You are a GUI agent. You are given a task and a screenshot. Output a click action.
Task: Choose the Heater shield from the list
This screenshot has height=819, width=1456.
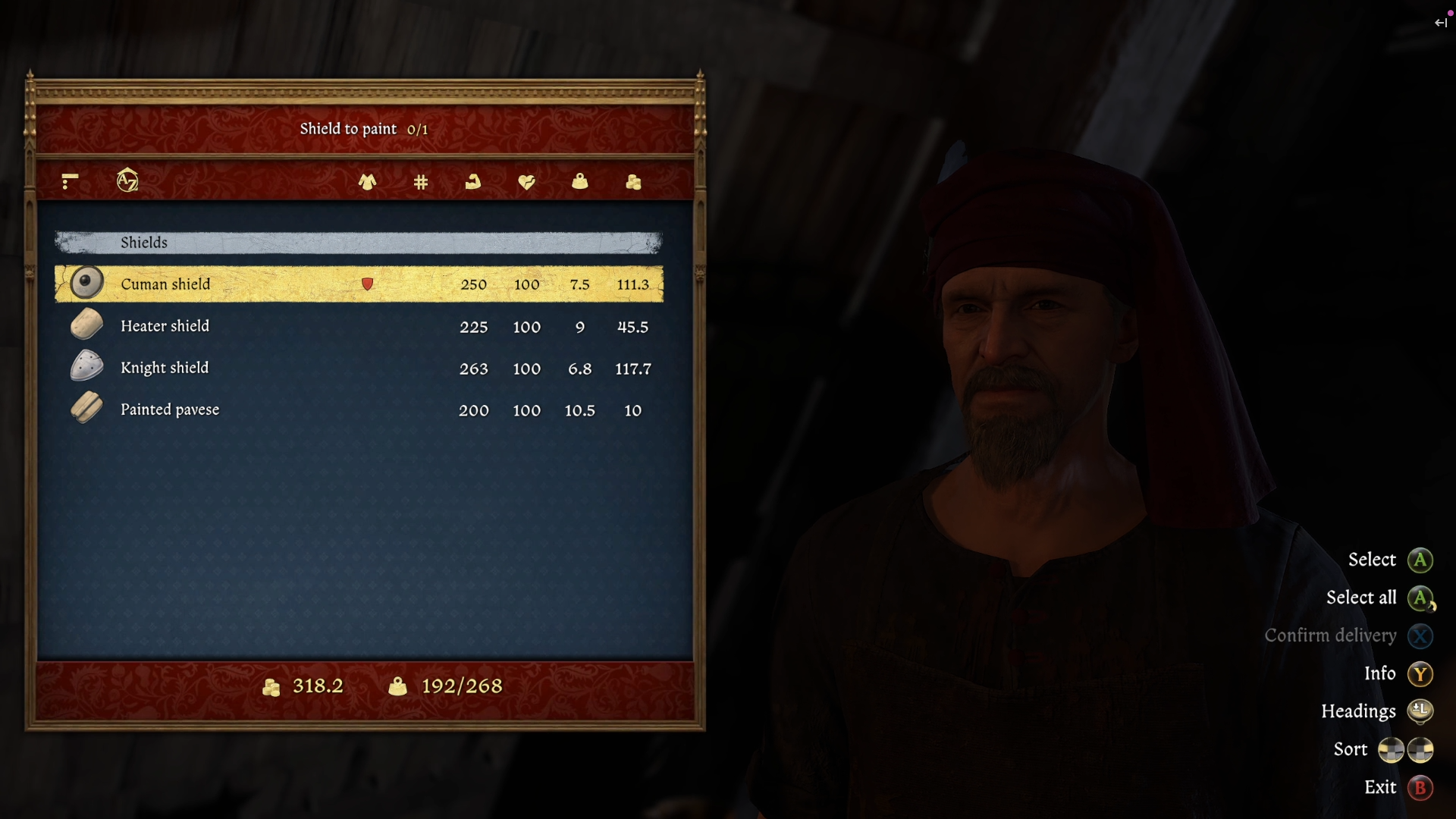[x=359, y=326]
